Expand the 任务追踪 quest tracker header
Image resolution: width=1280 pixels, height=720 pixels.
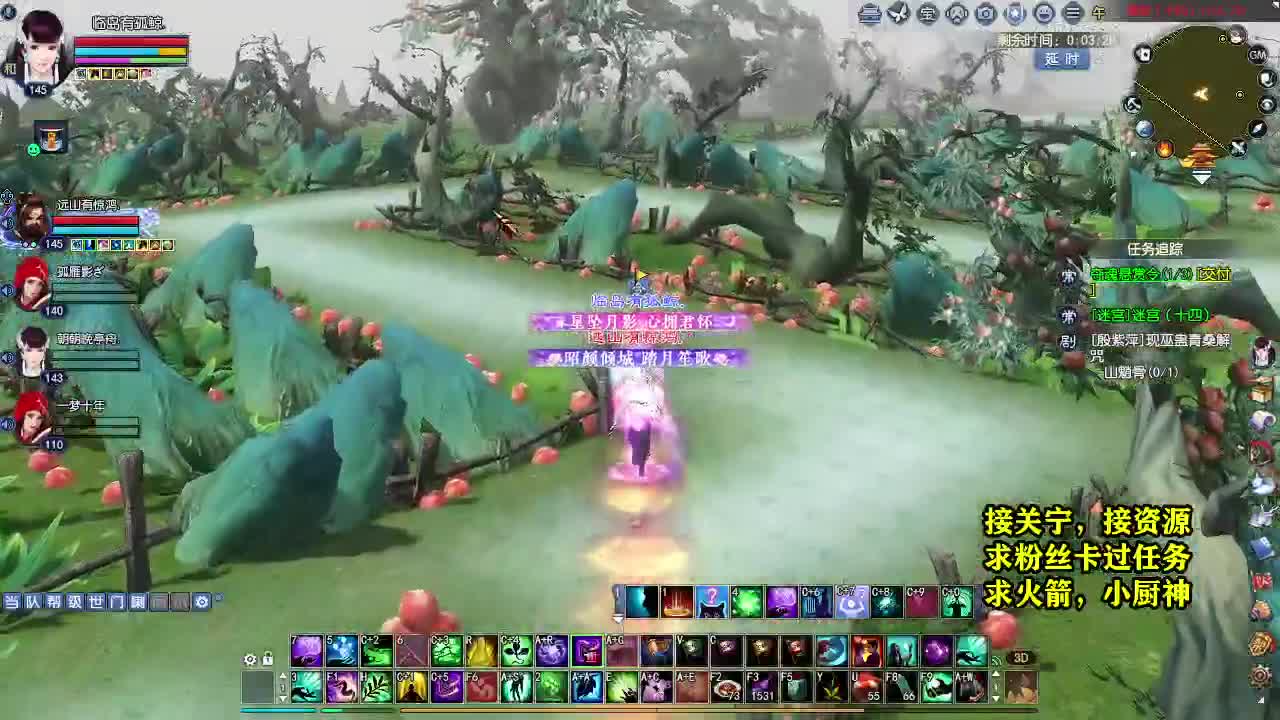coord(1156,247)
